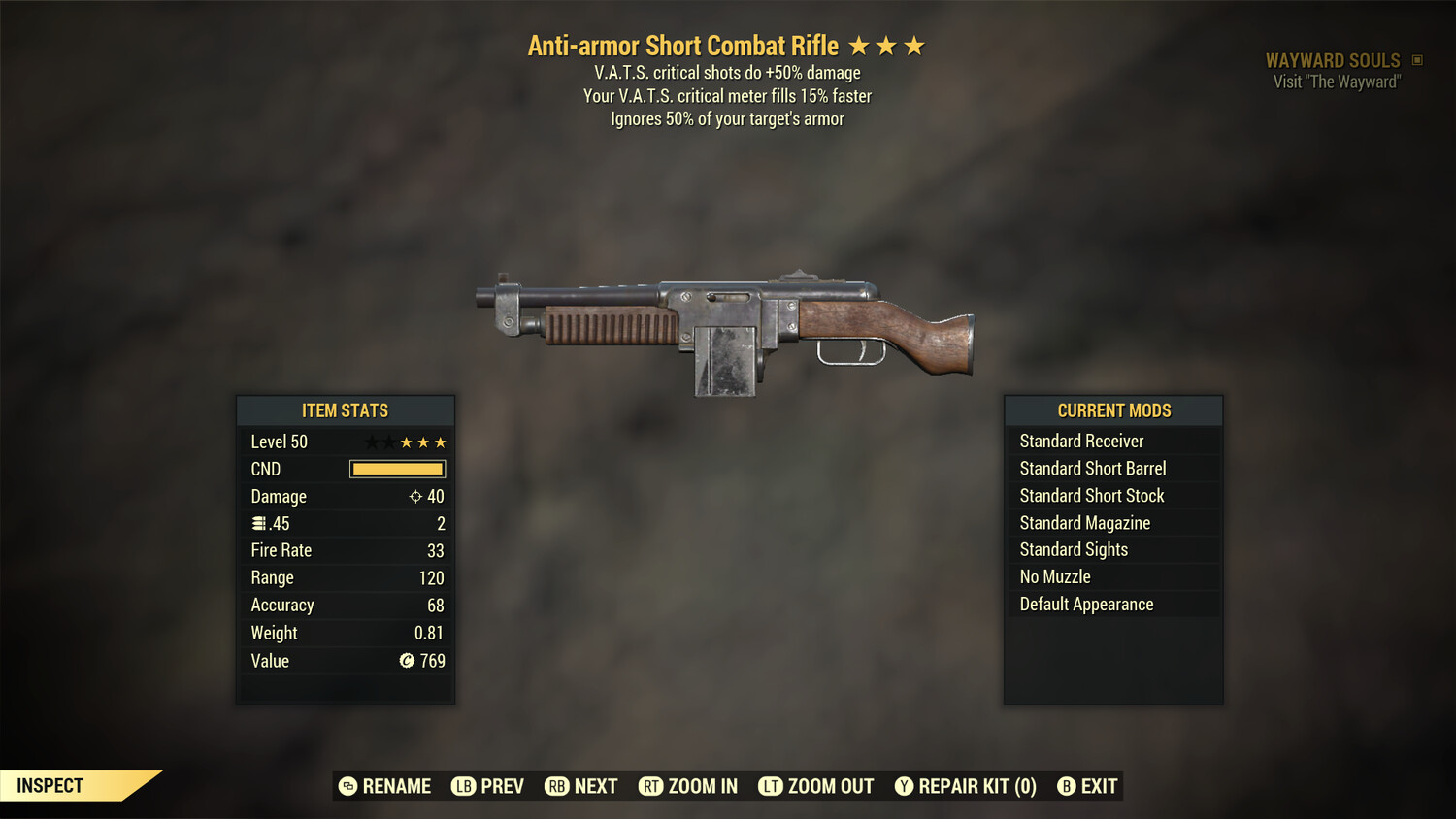Click the B button icon next to EXIT

pyautogui.click(x=1068, y=786)
